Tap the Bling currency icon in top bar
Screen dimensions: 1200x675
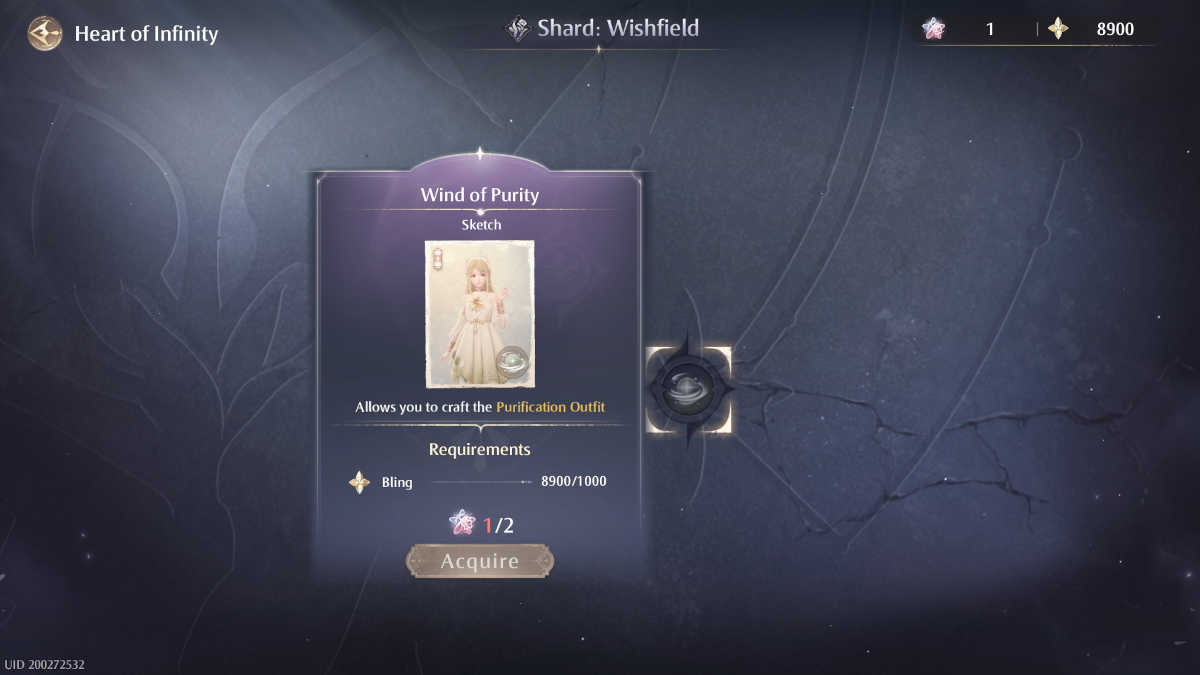pos(1057,29)
